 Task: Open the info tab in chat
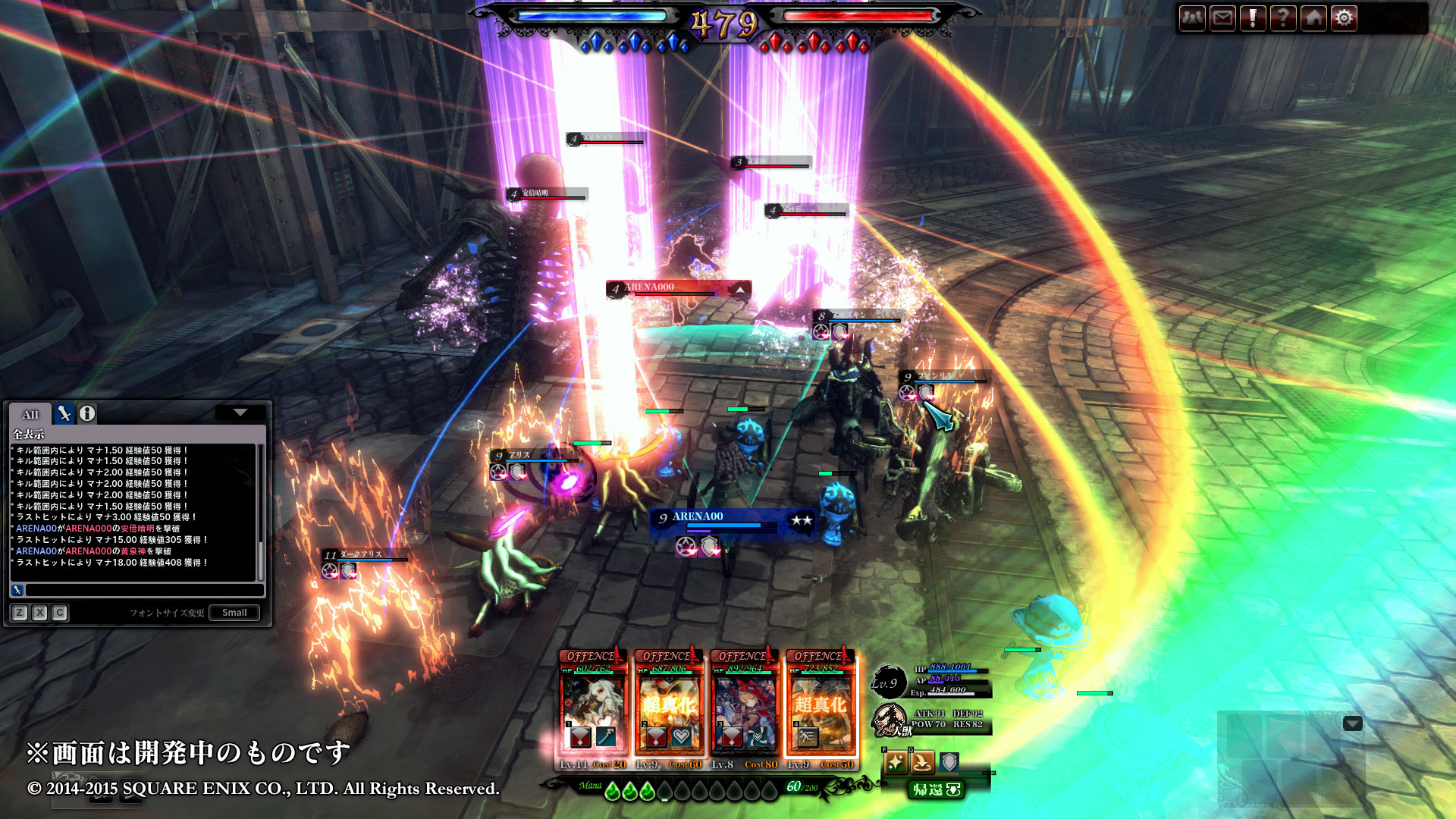(87, 413)
